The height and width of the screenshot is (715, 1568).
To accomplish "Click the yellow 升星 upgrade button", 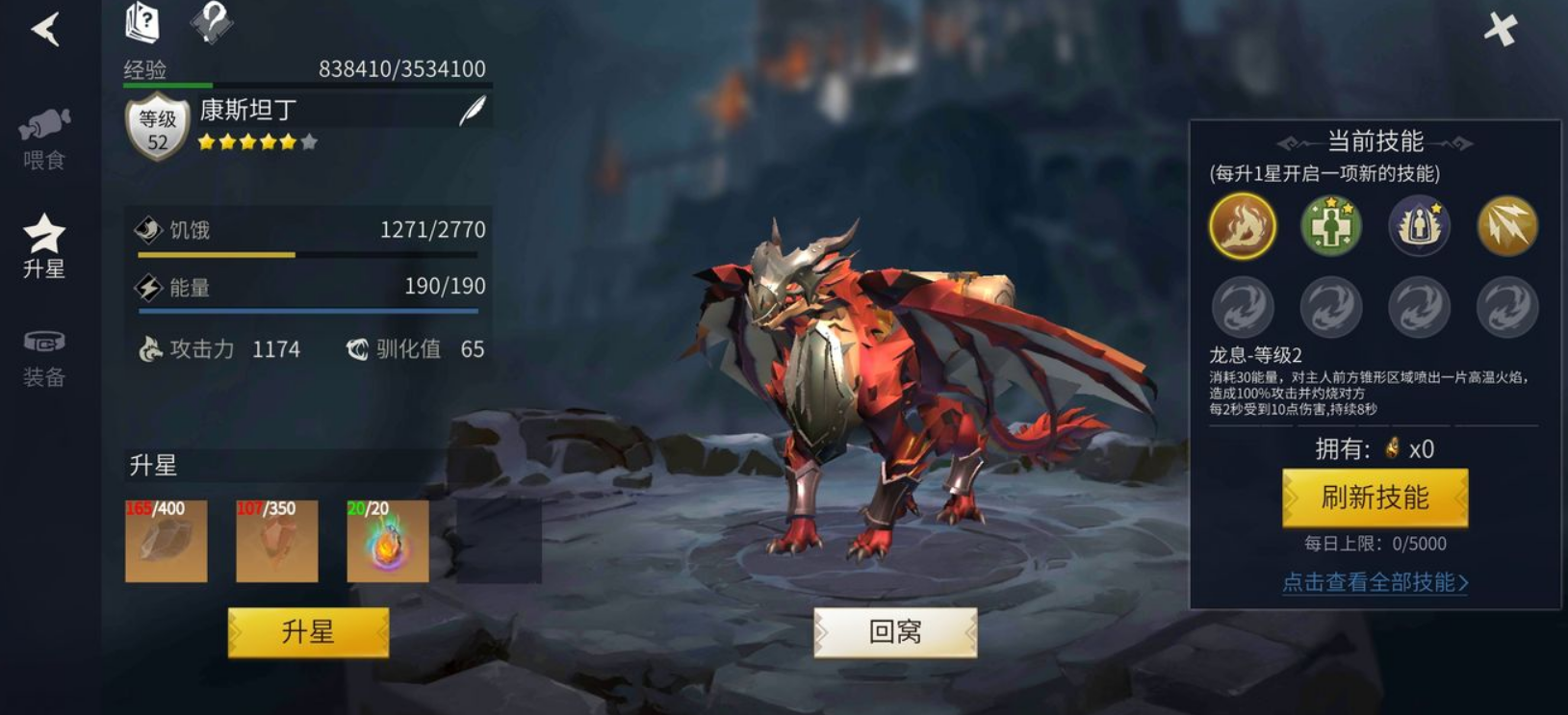I will click(x=308, y=632).
